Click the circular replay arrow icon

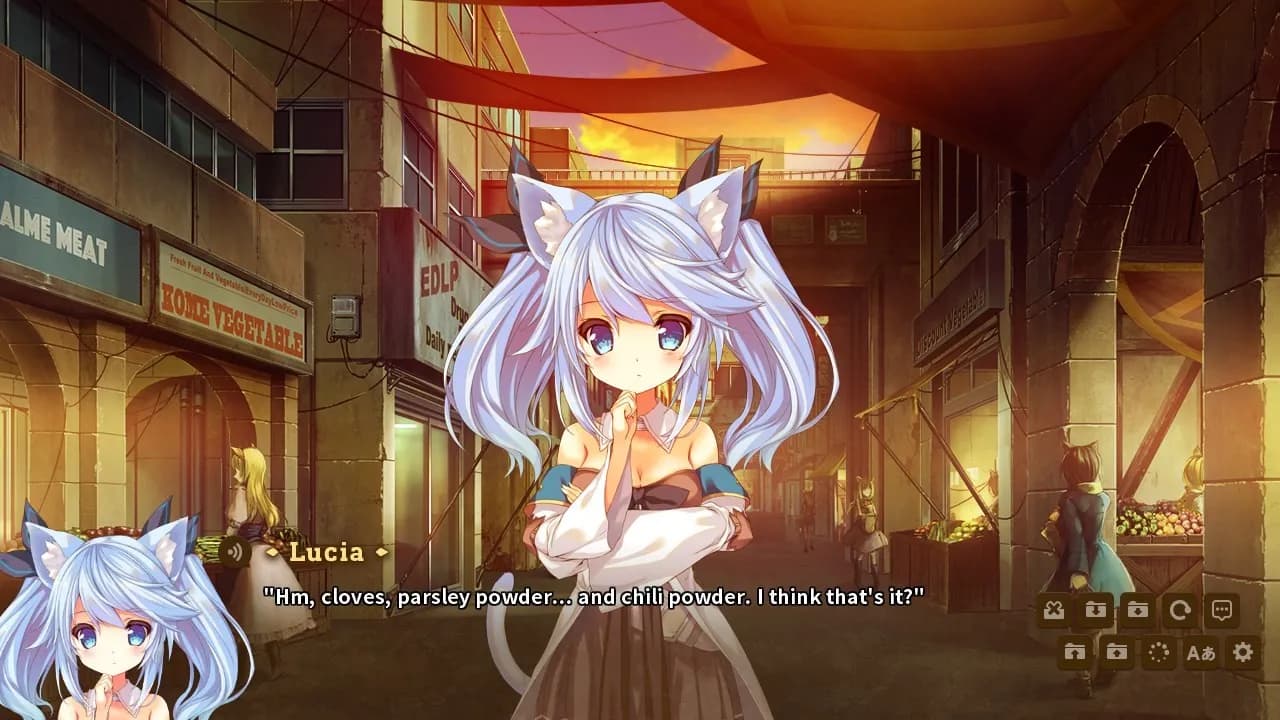pyautogui.click(x=1179, y=608)
